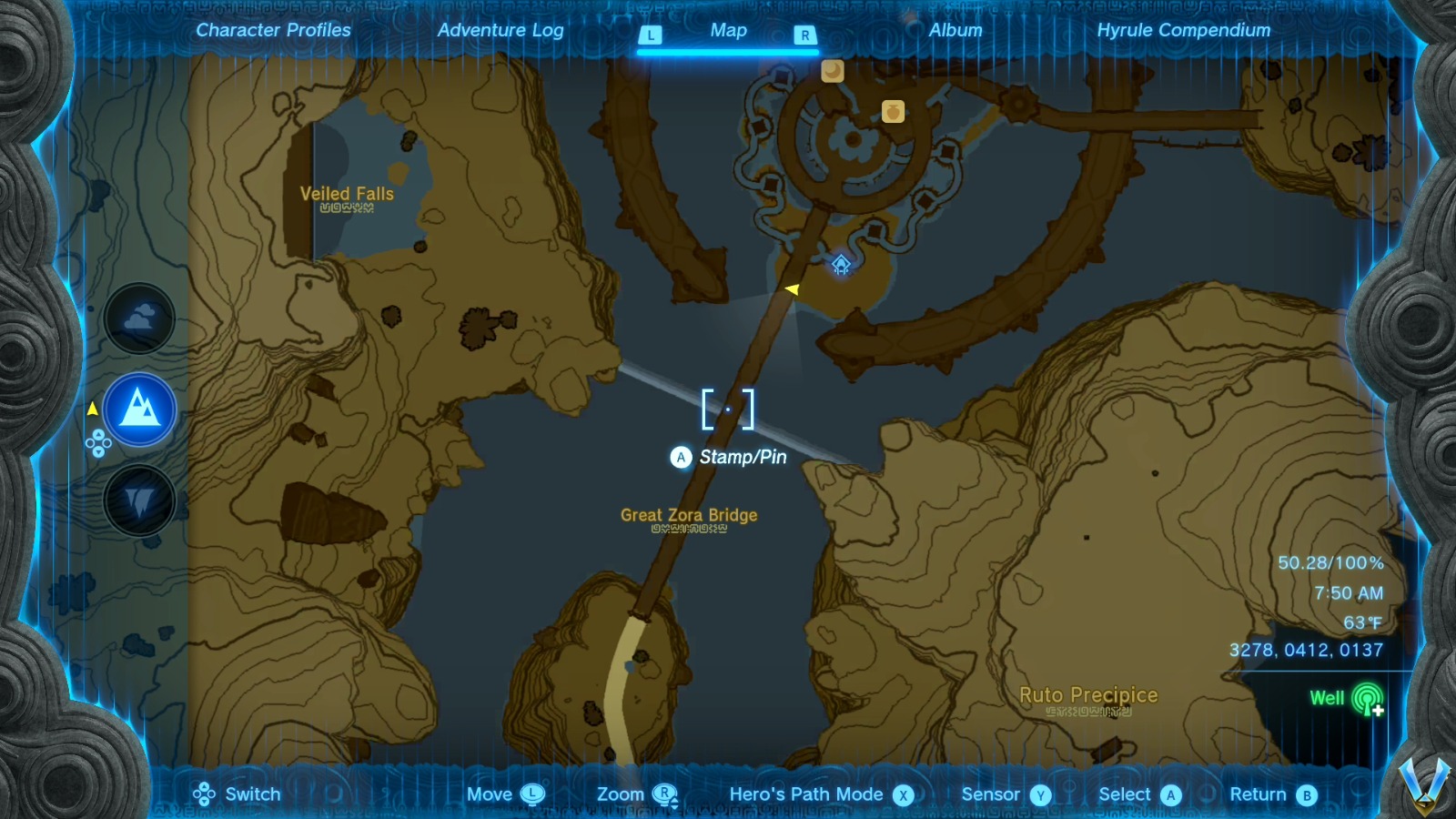Toggle the Sensor with Y
Viewport: 1456px width, 819px height.
(1040, 794)
